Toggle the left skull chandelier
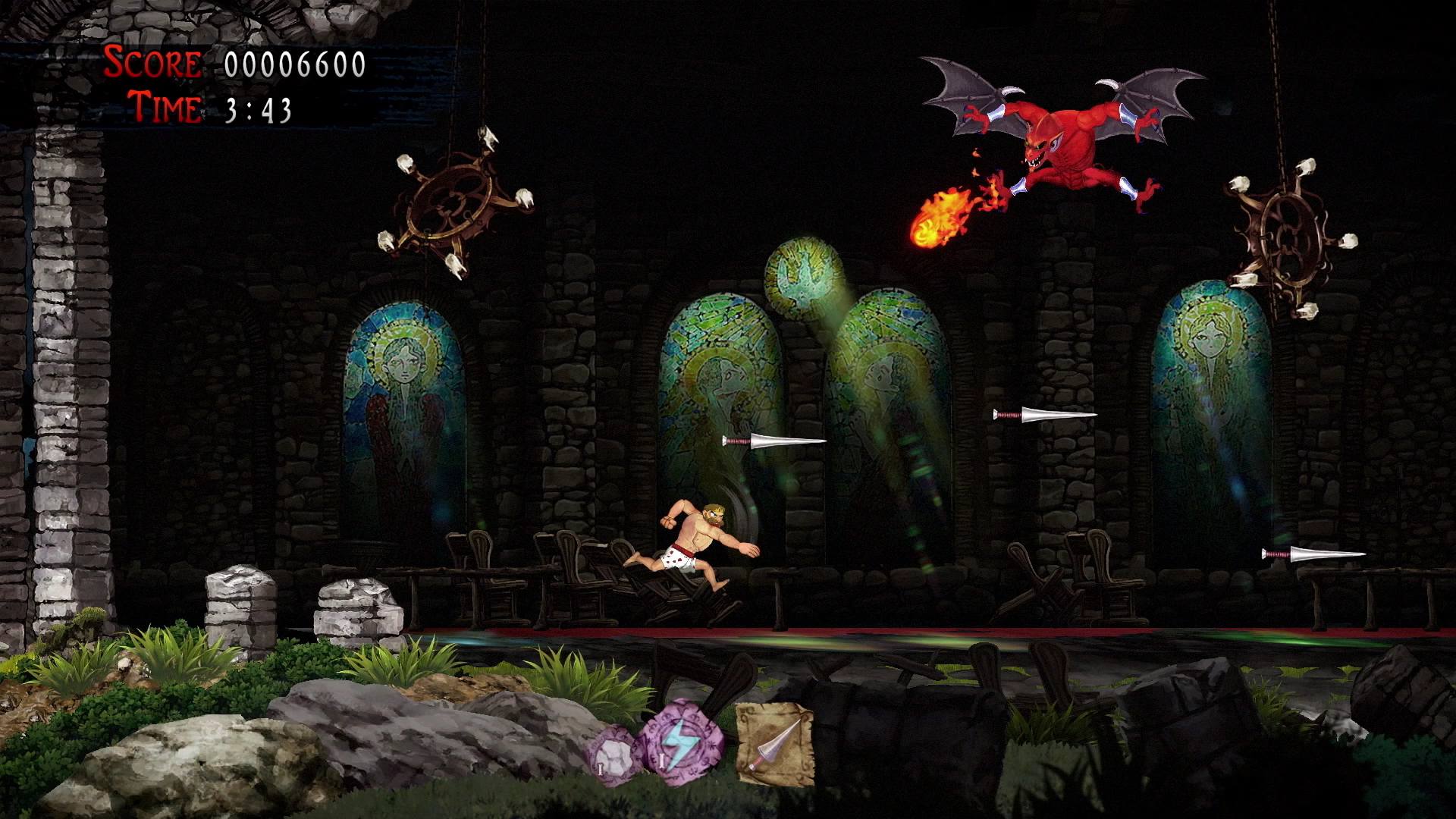This screenshot has width=1456, height=819. [455, 205]
